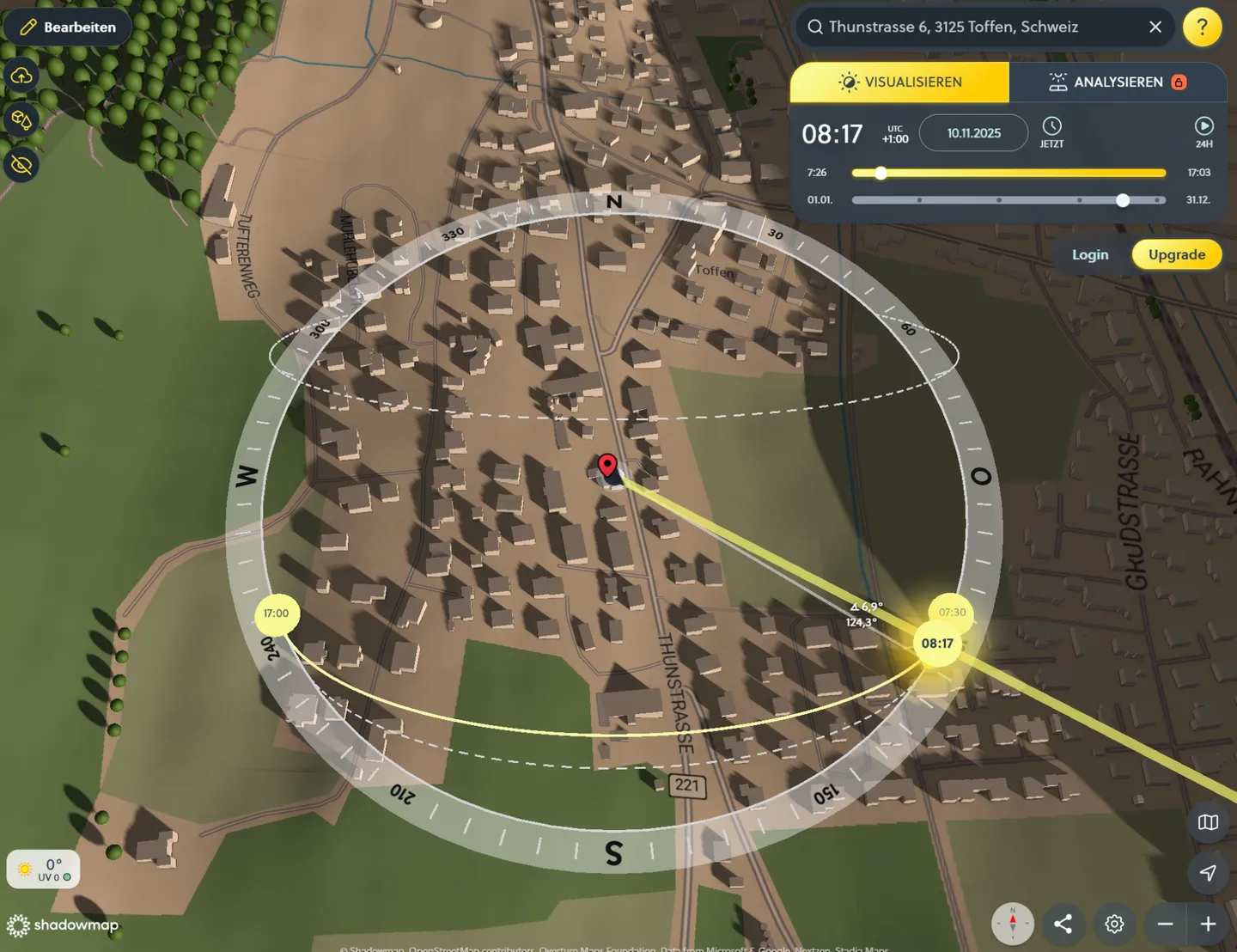The width and height of the screenshot is (1237, 952).
Task: Open the Bearbeiten edit mode
Action: (x=68, y=27)
